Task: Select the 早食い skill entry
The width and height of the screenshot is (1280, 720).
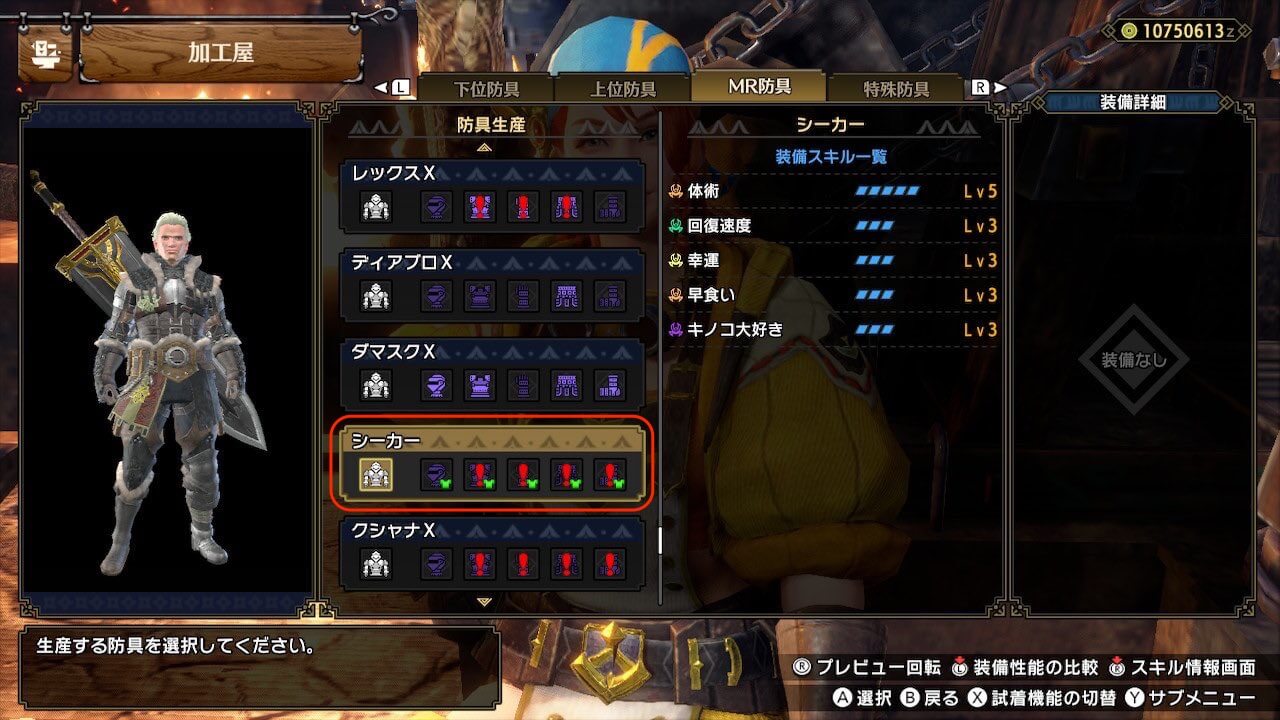Action: 833,295
